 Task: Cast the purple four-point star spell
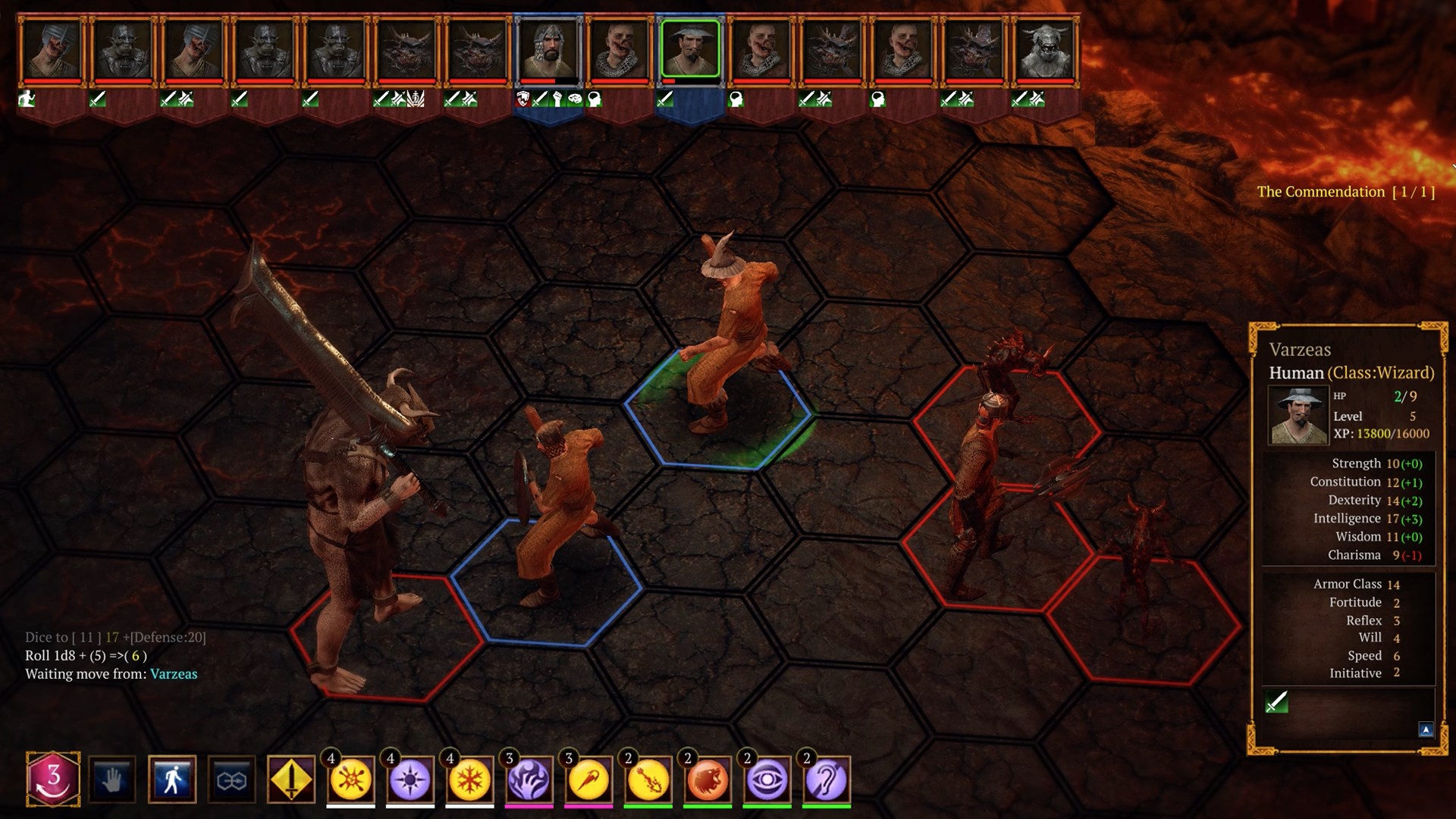410,780
